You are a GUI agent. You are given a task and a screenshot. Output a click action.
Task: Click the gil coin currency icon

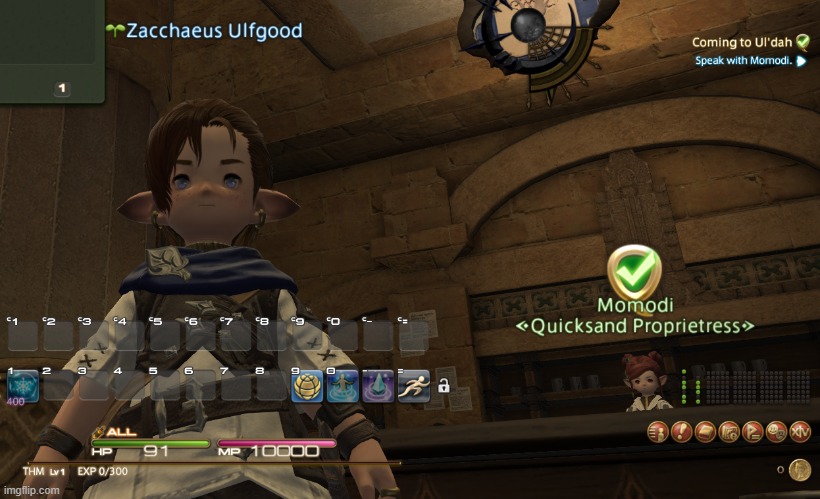pos(799,470)
